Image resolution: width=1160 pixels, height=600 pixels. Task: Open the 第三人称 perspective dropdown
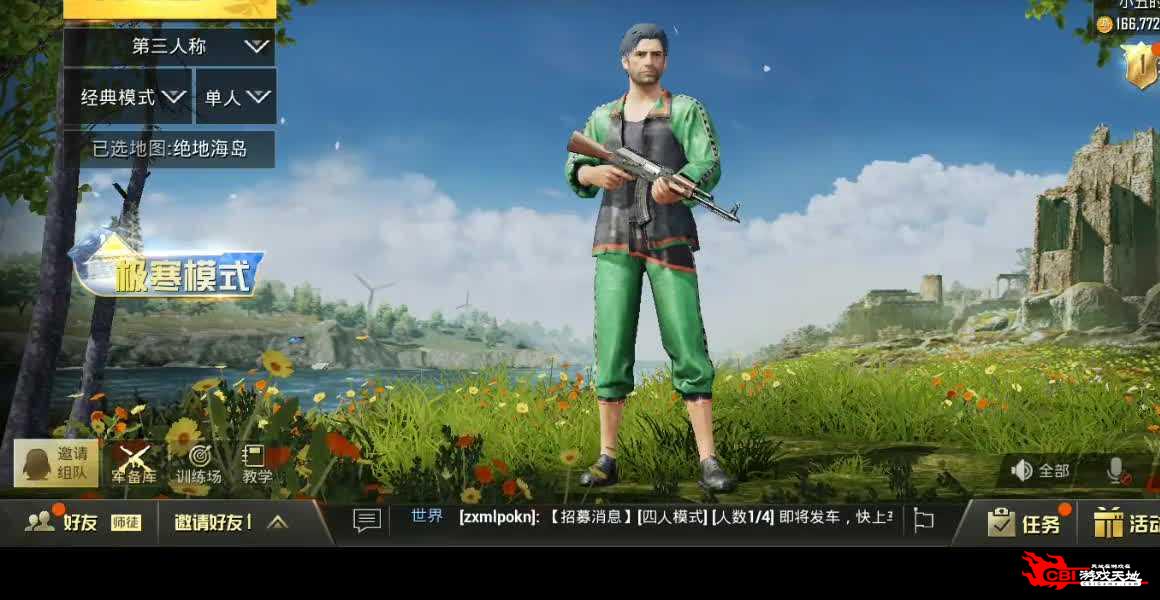coord(169,46)
